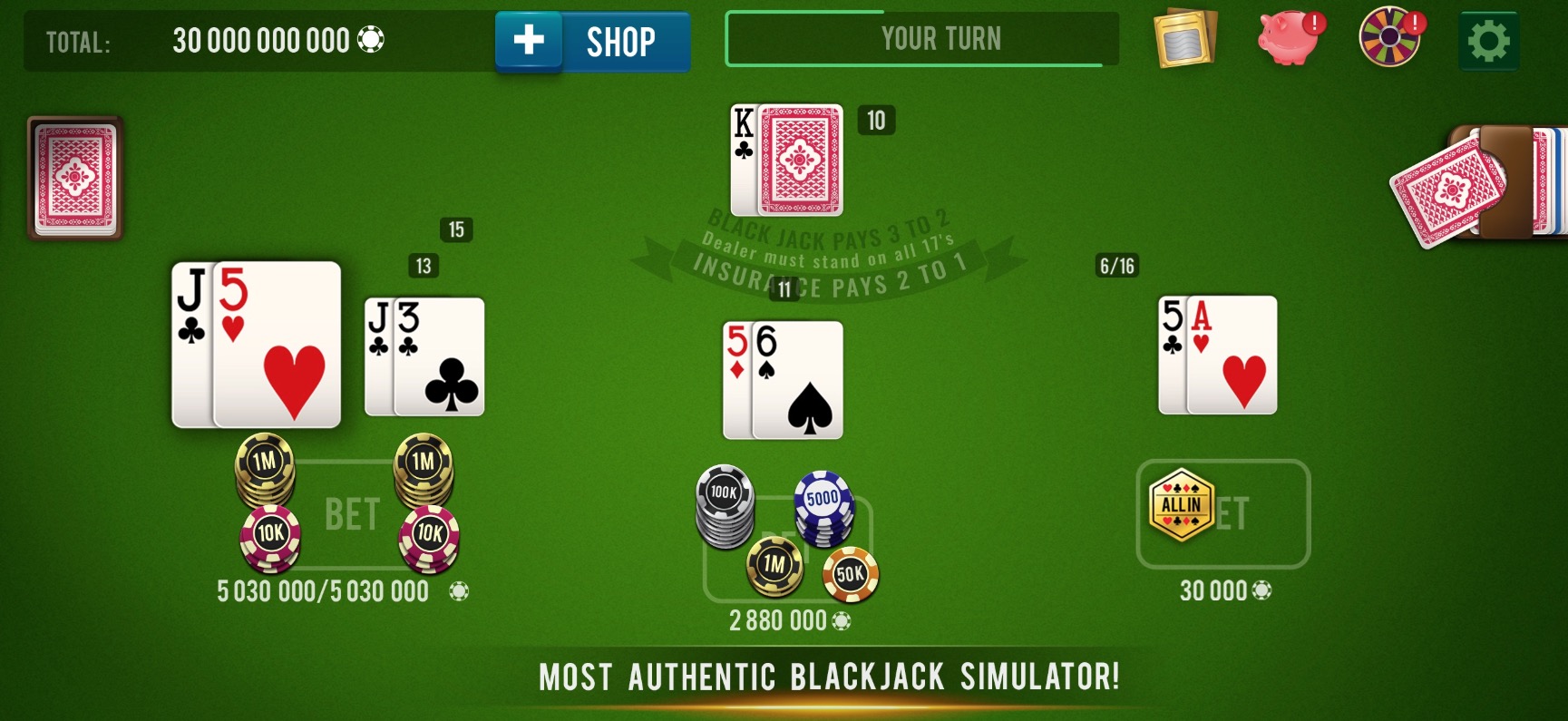Click the orange 50K chip
Viewport: 1568px width, 721px height.
pyautogui.click(x=850, y=574)
